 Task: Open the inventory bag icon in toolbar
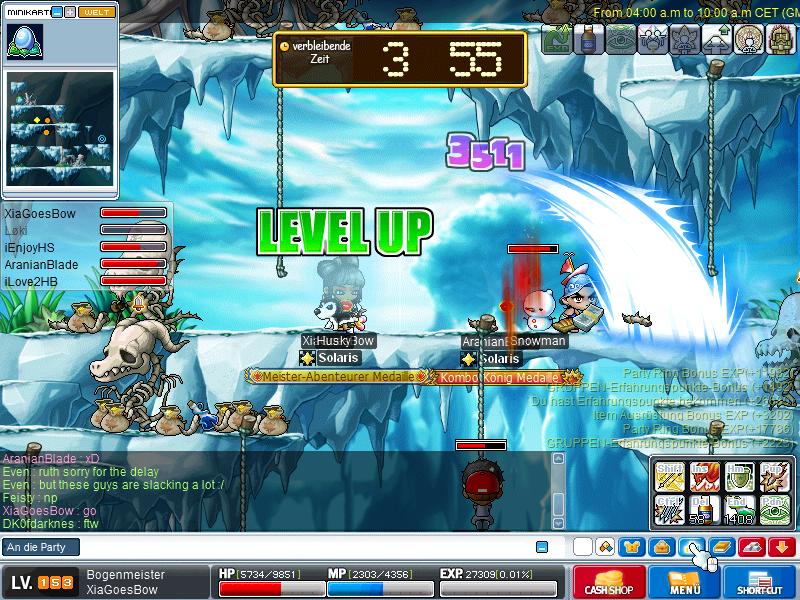point(660,546)
